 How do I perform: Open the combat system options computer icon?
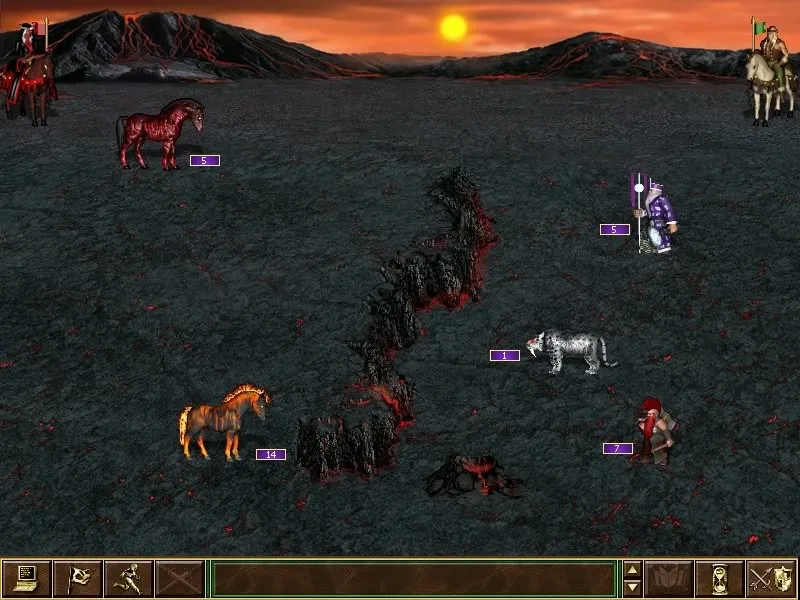tap(27, 578)
